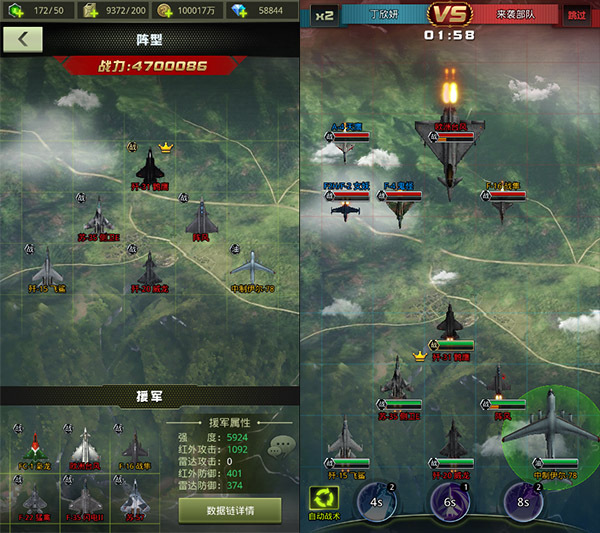Select the FC-1 枭龙 reinforcement jet
Screen dimensions: 600x533
pyautogui.click(x=35, y=447)
